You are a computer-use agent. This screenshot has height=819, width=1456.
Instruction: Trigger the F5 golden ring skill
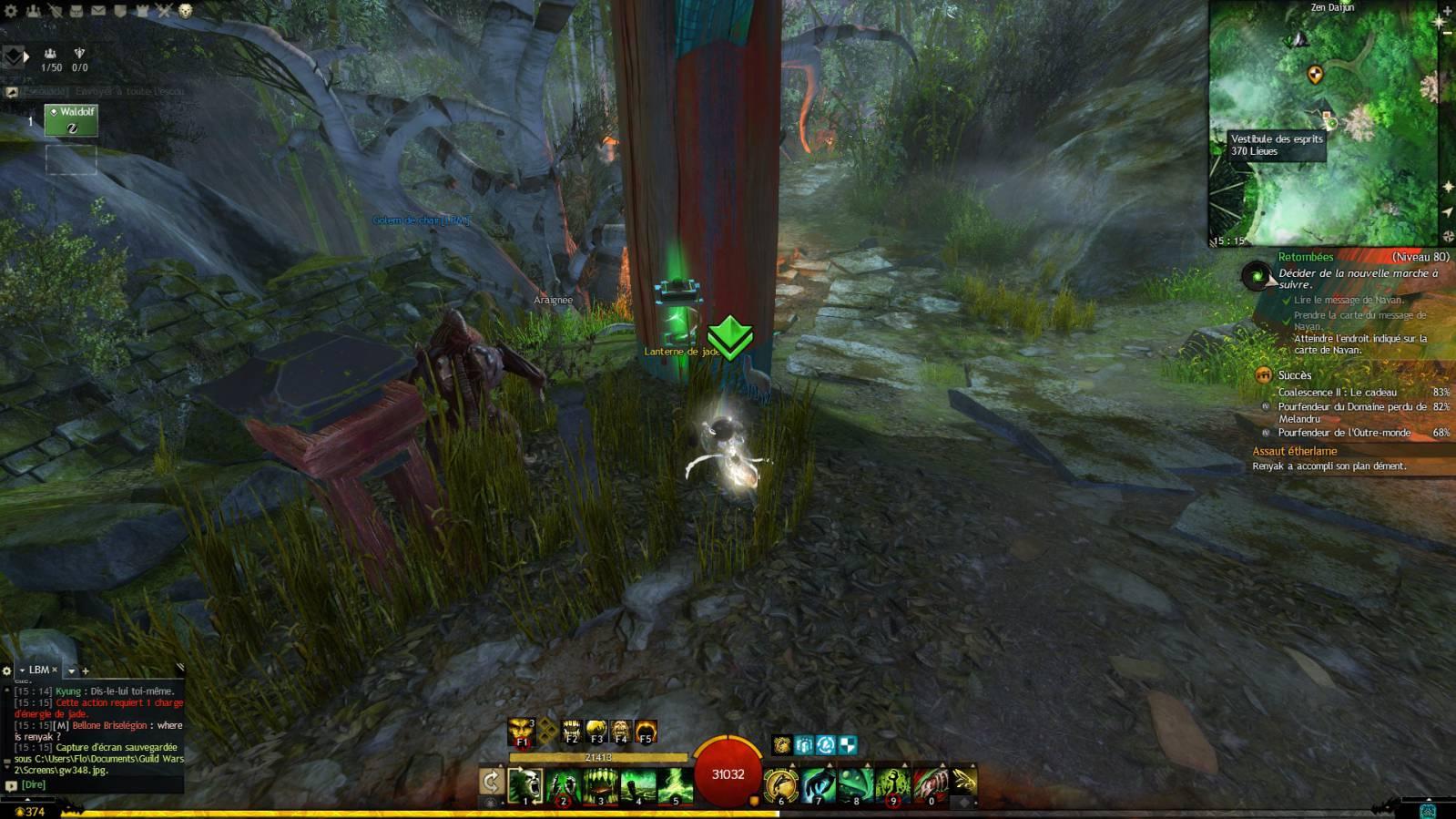coord(646,732)
